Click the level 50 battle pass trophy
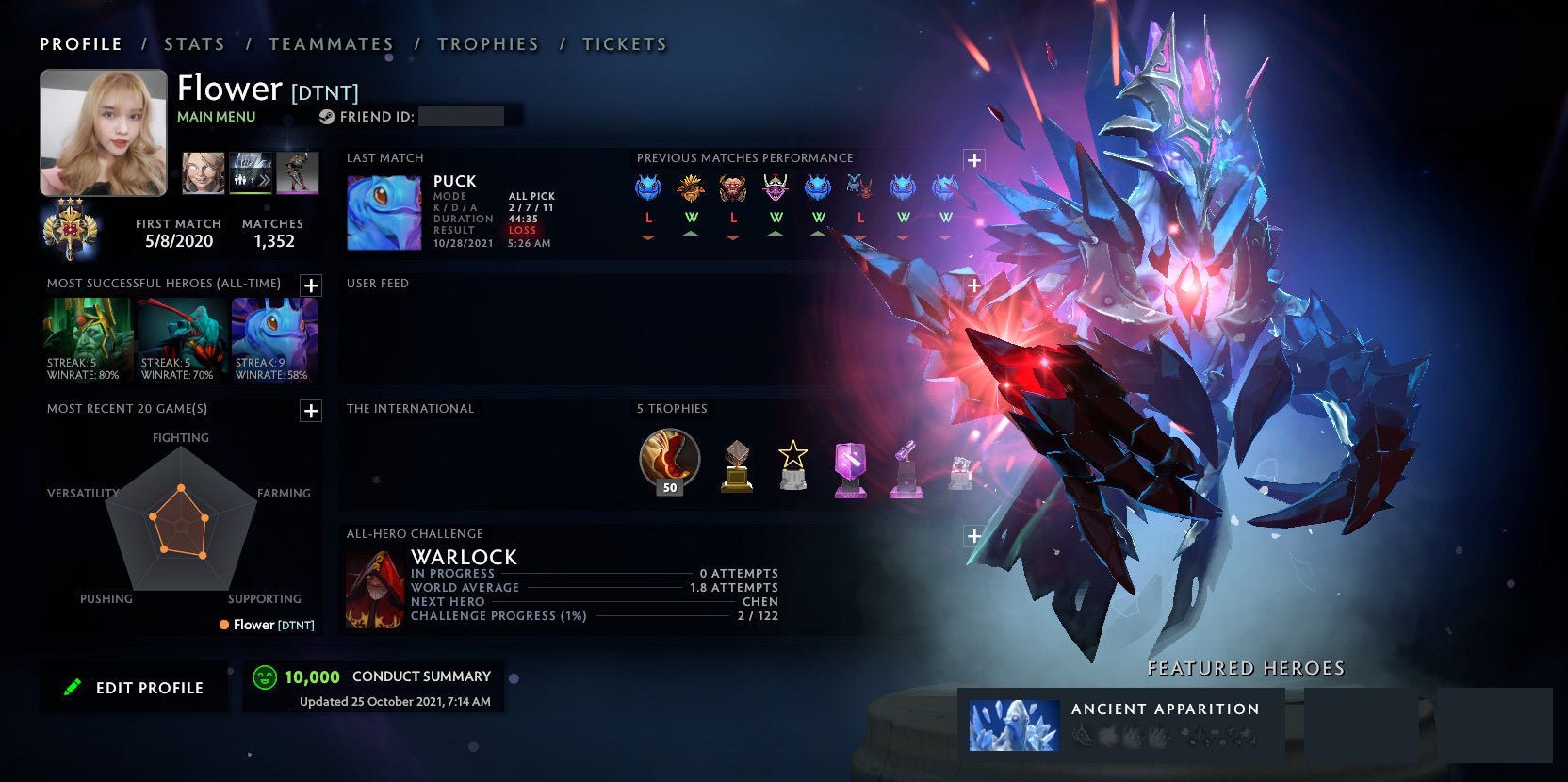1568x782 pixels. [x=669, y=461]
